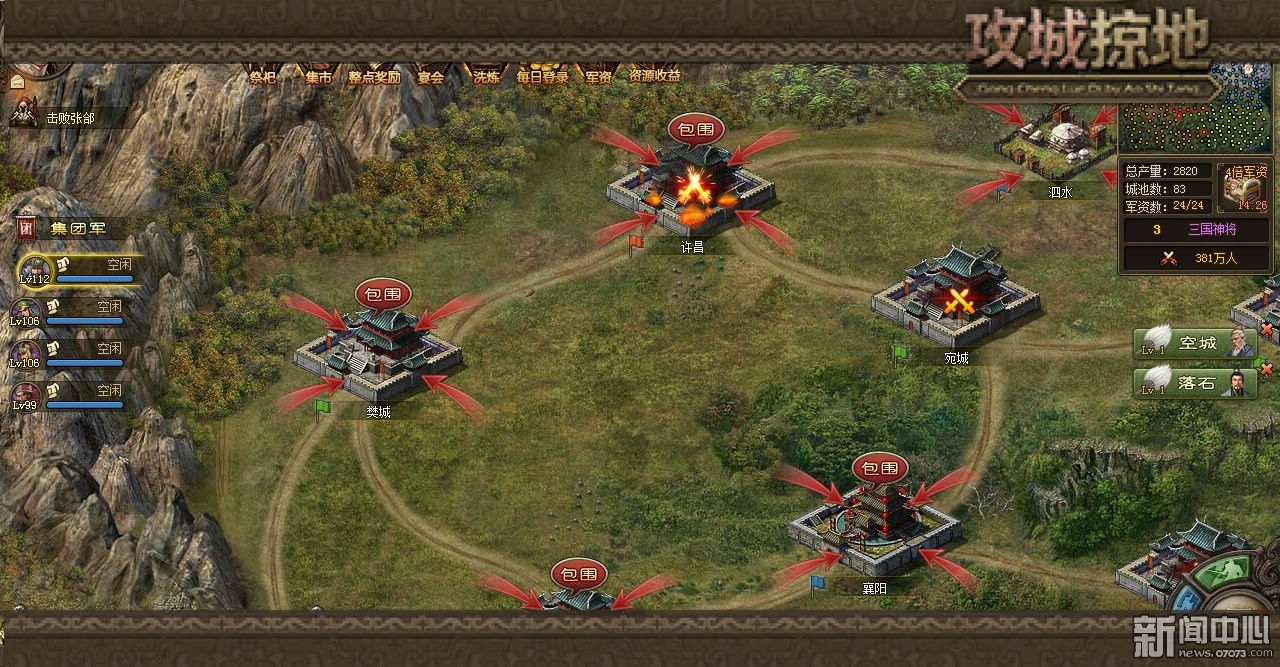Viewport: 1280px width, 667px height.
Task: Select the Lv112 general portrait
Action: click(34, 270)
